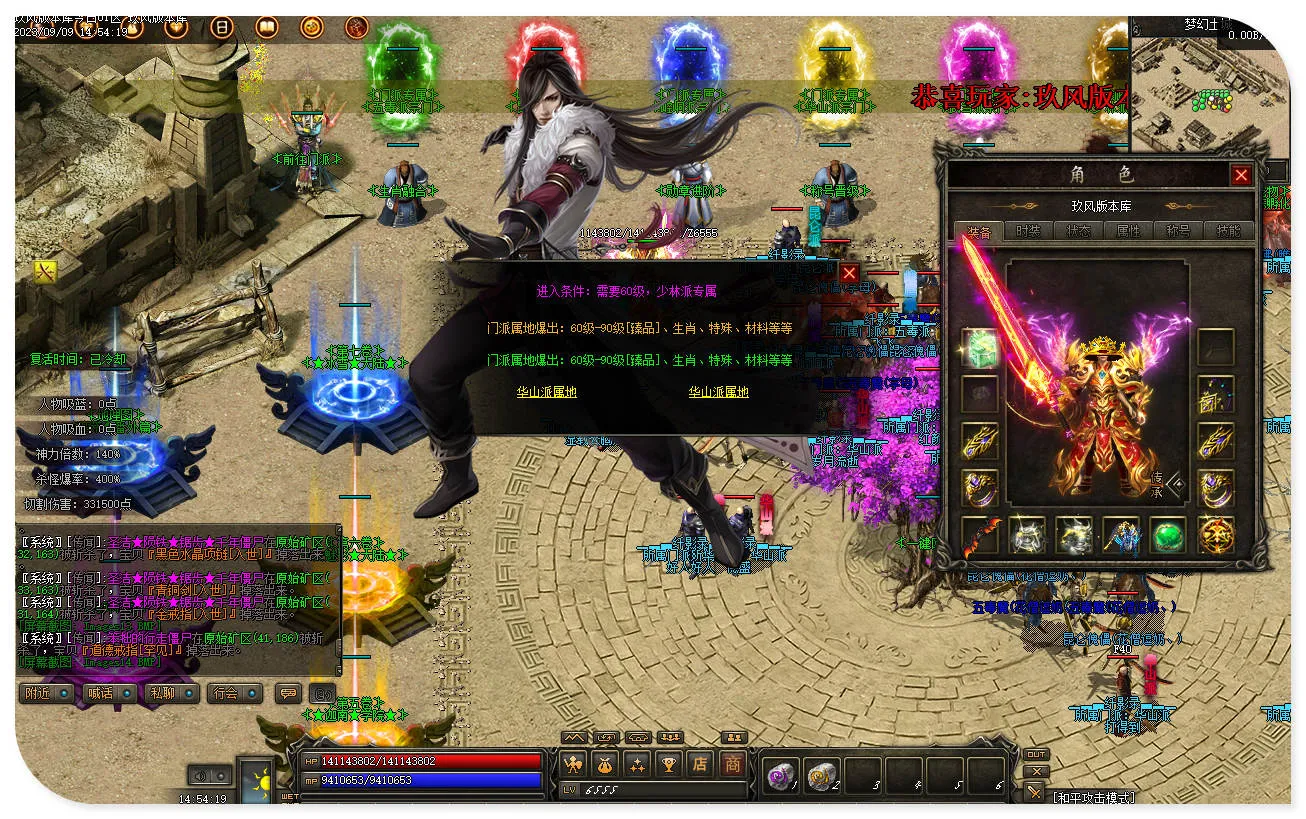Choose the left 华山派属地 link
Image resolution: width=1306 pixels, height=819 pixels.
546,393
